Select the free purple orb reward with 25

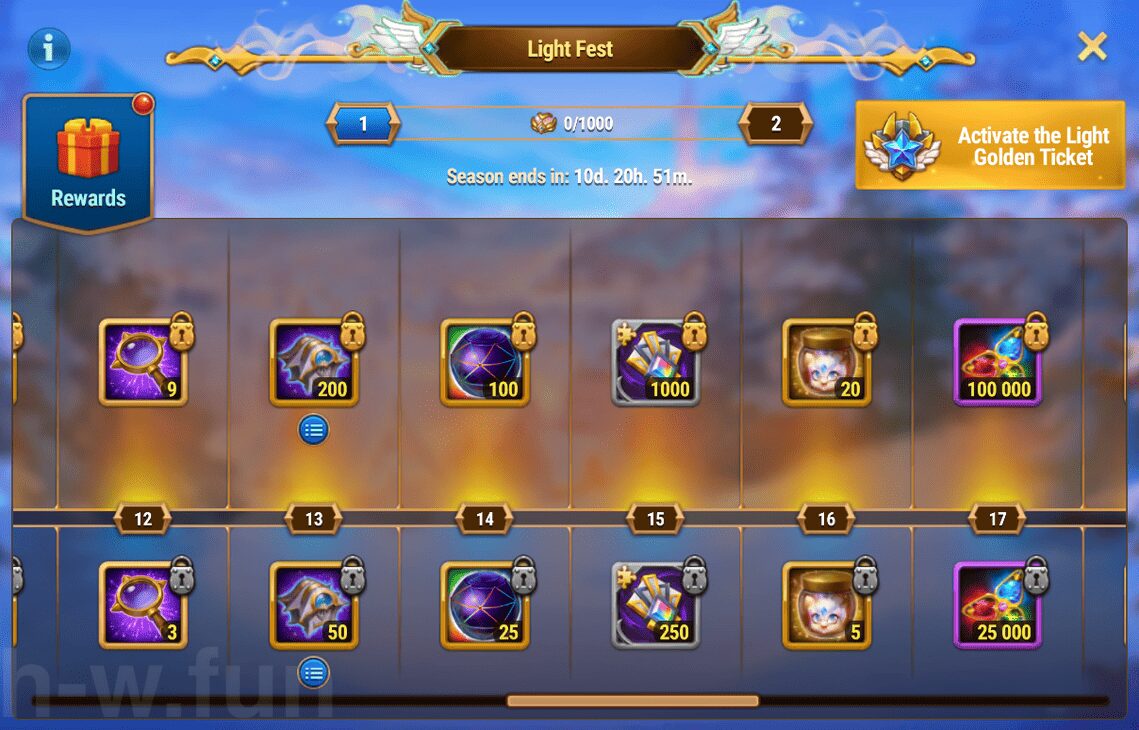point(485,605)
